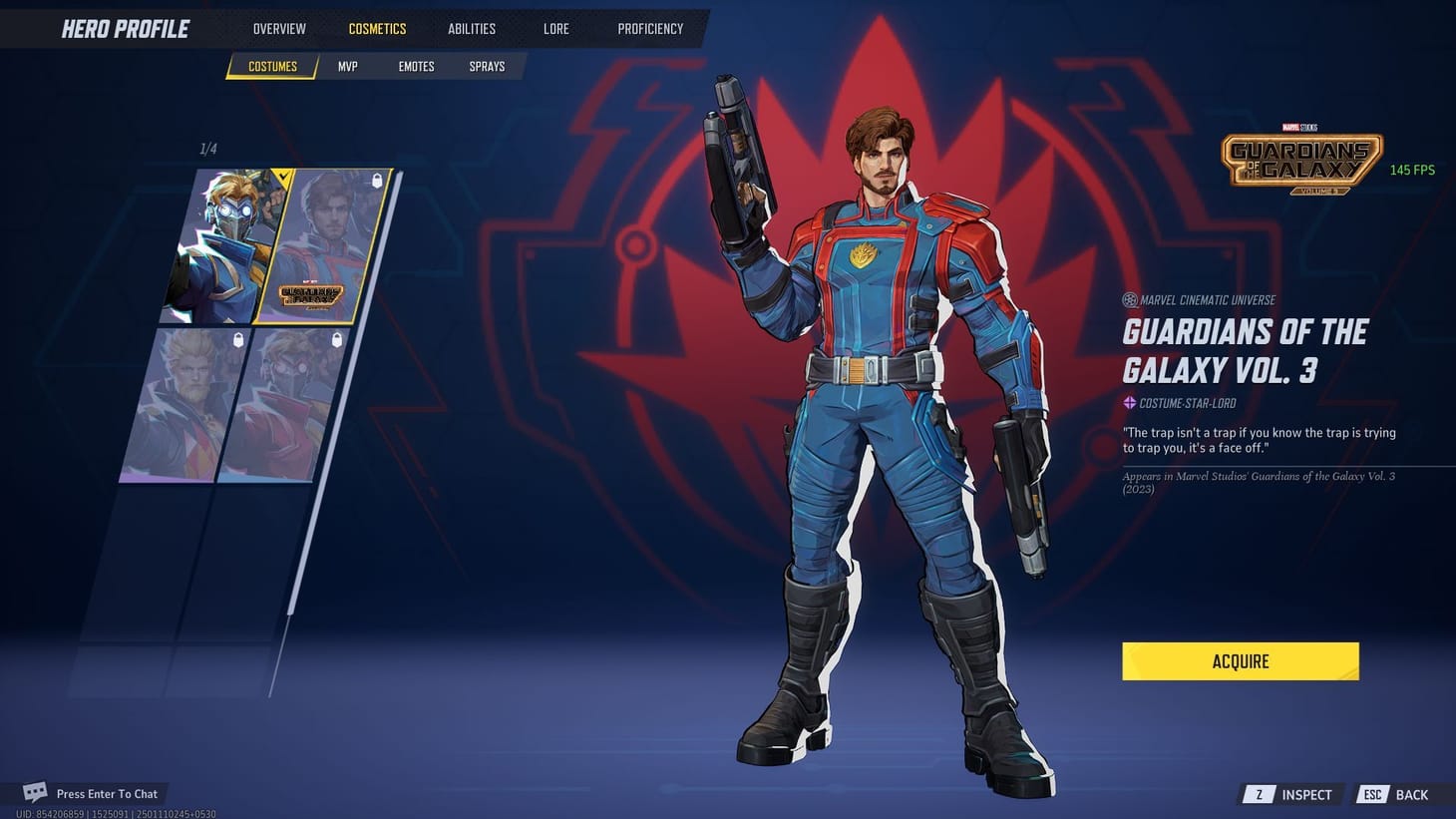Screen dimensions: 1456x819
Task: Click the ESC key icon beside Back
Action: point(1372,794)
